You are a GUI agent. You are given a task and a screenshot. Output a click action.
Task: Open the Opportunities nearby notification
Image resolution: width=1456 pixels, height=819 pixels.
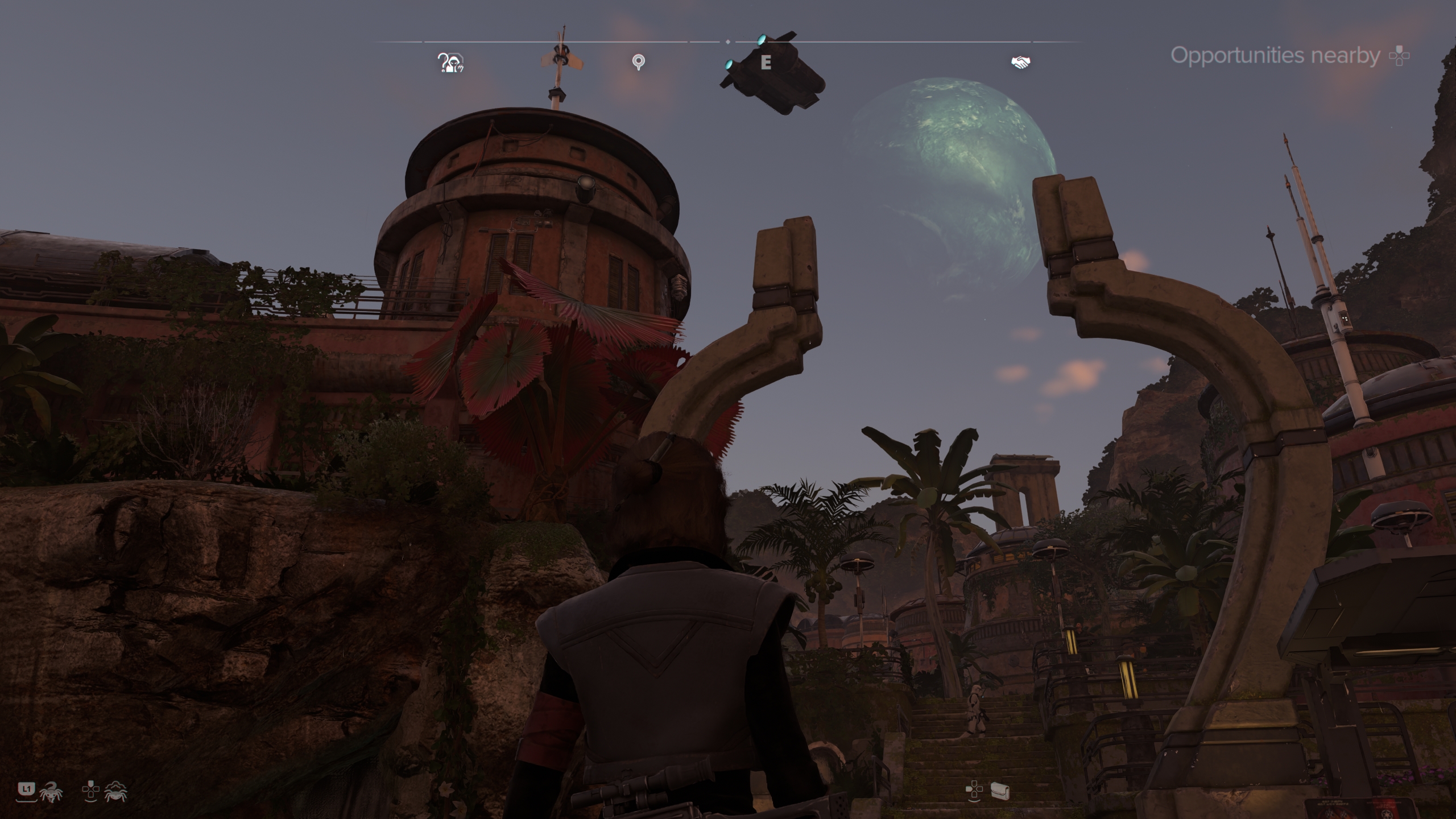1275,56
